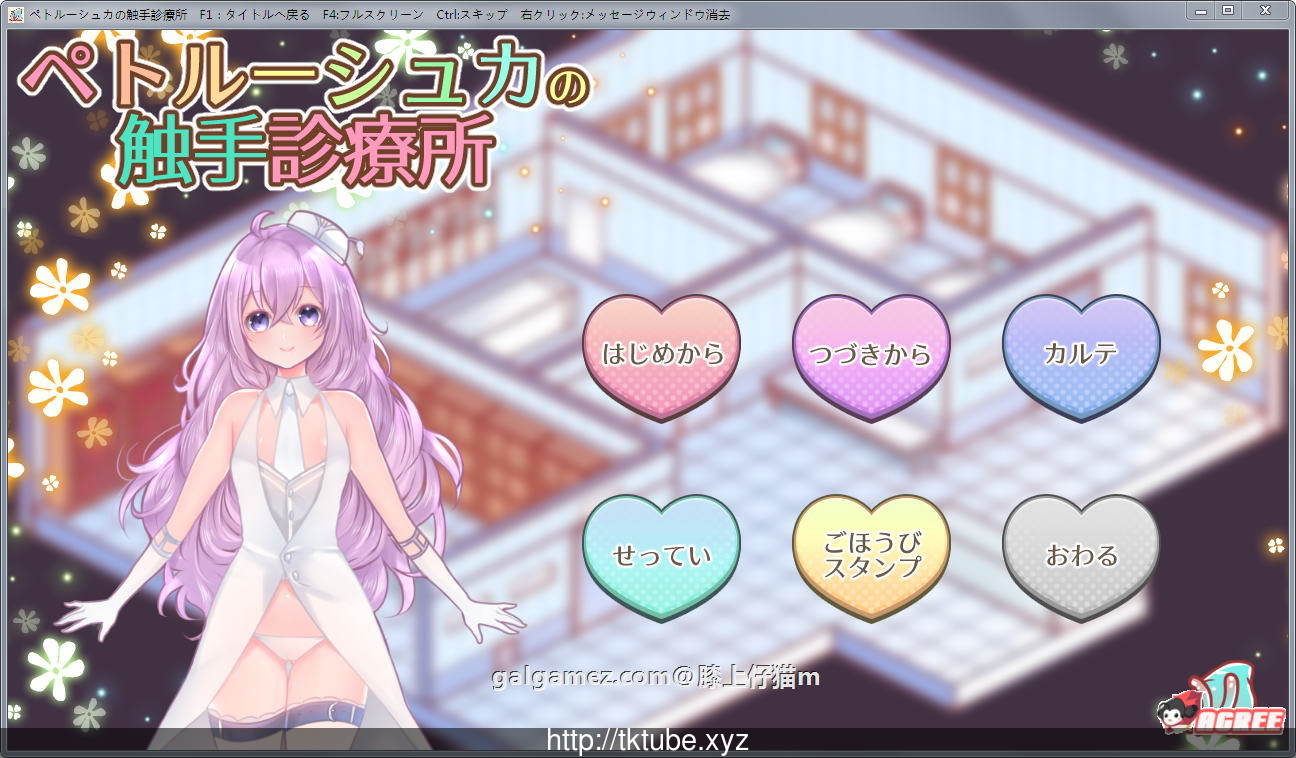
Task: Select the purple つづきから heart to continue
Action: [x=871, y=353]
